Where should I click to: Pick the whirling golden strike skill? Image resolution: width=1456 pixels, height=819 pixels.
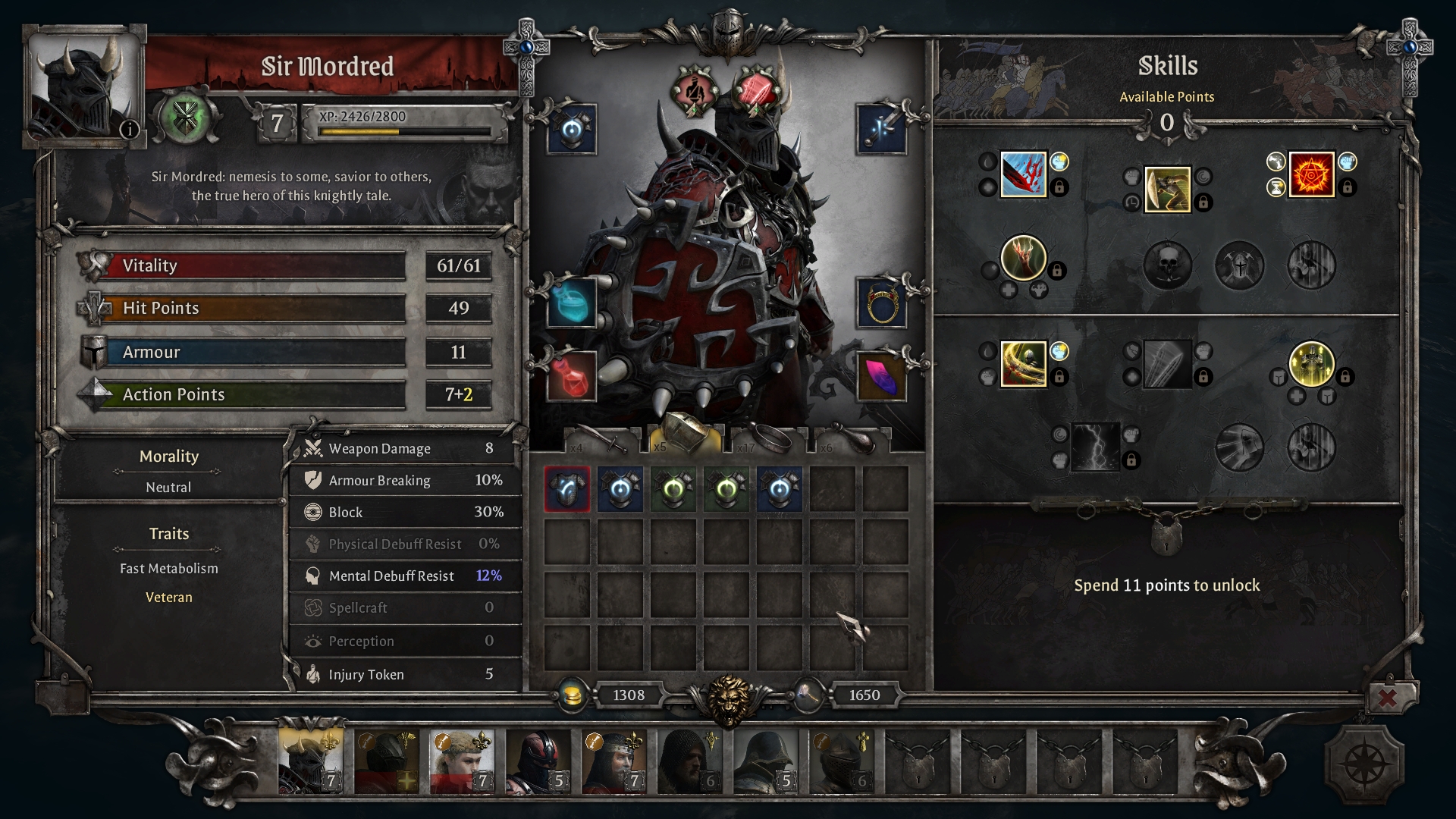[1023, 364]
